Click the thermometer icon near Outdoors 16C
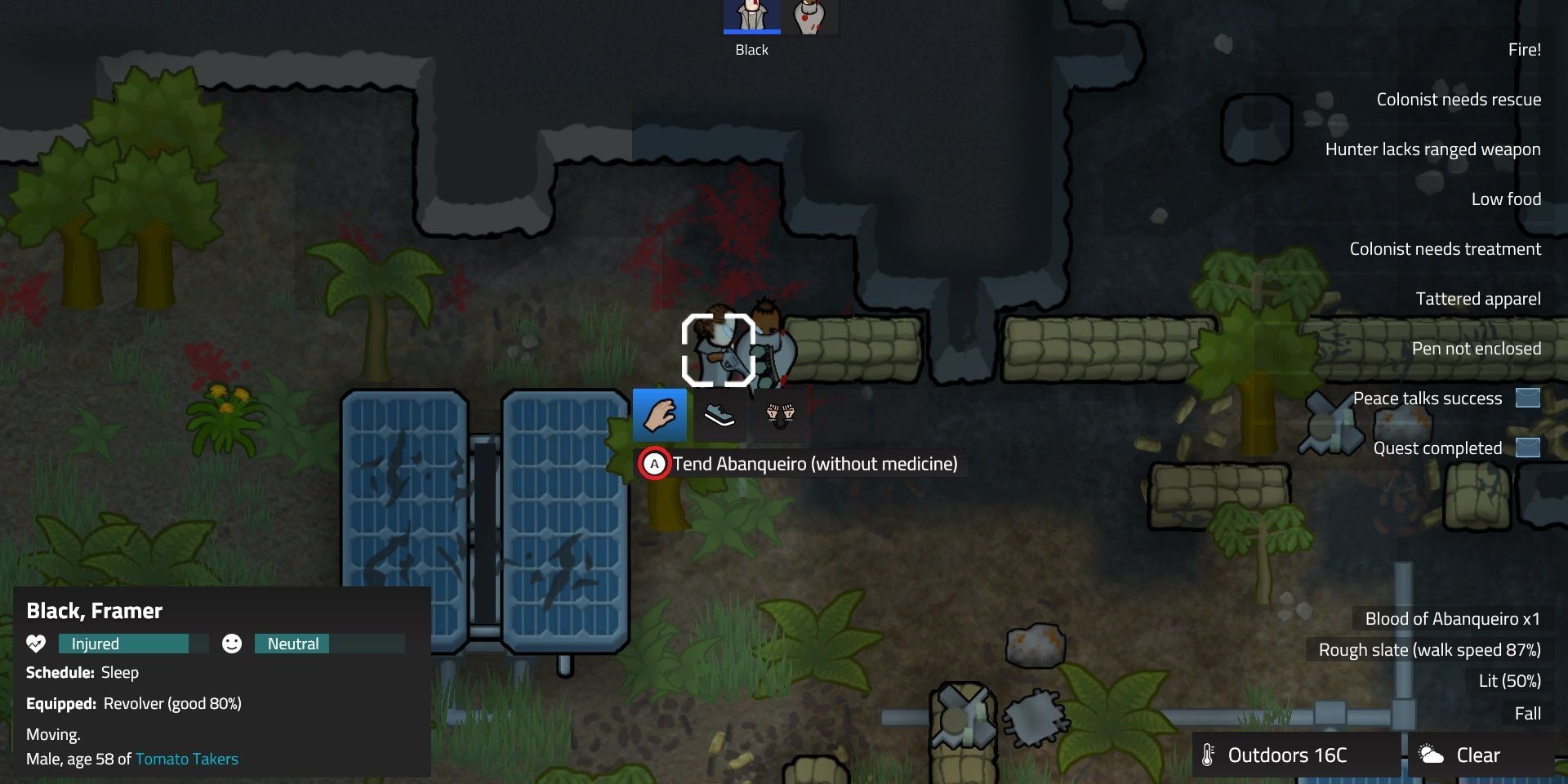1568x784 pixels. (x=1209, y=755)
